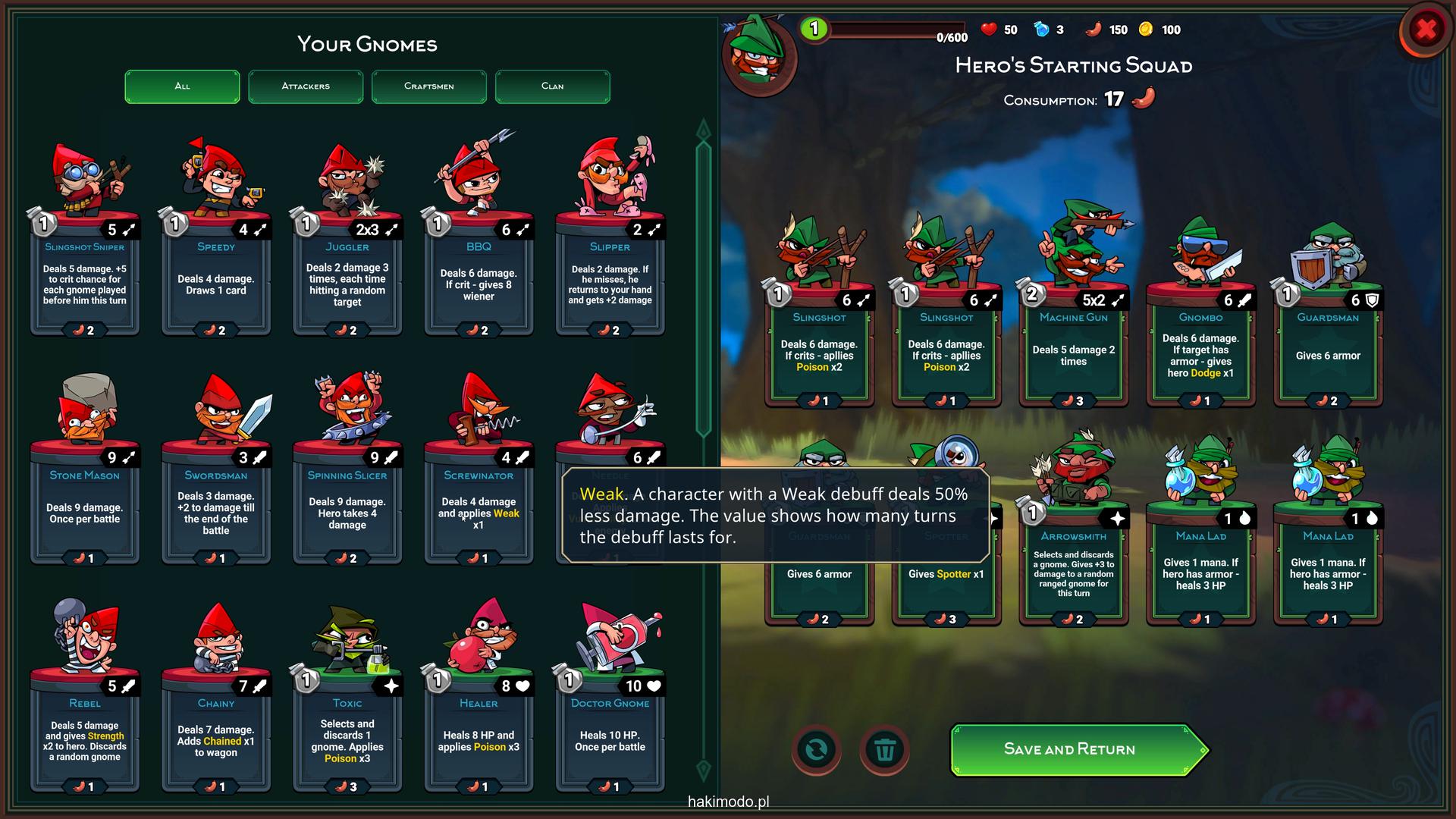Pick the Arrowsmith squad card
This screenshot has height=819, width=1456.
pyautogui.click(x=1073, y=569)
